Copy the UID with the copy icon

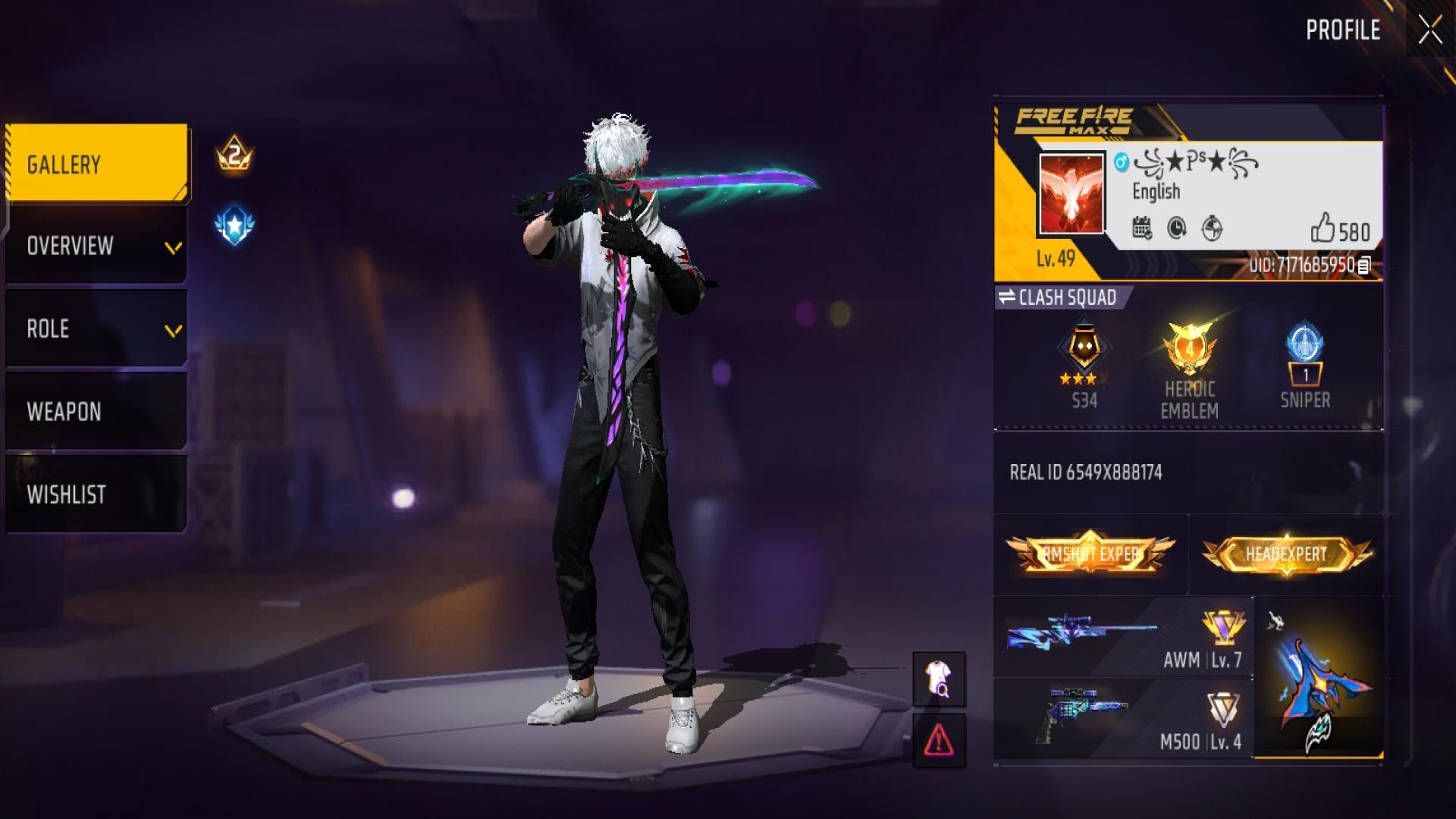(x=1364, y=265)
